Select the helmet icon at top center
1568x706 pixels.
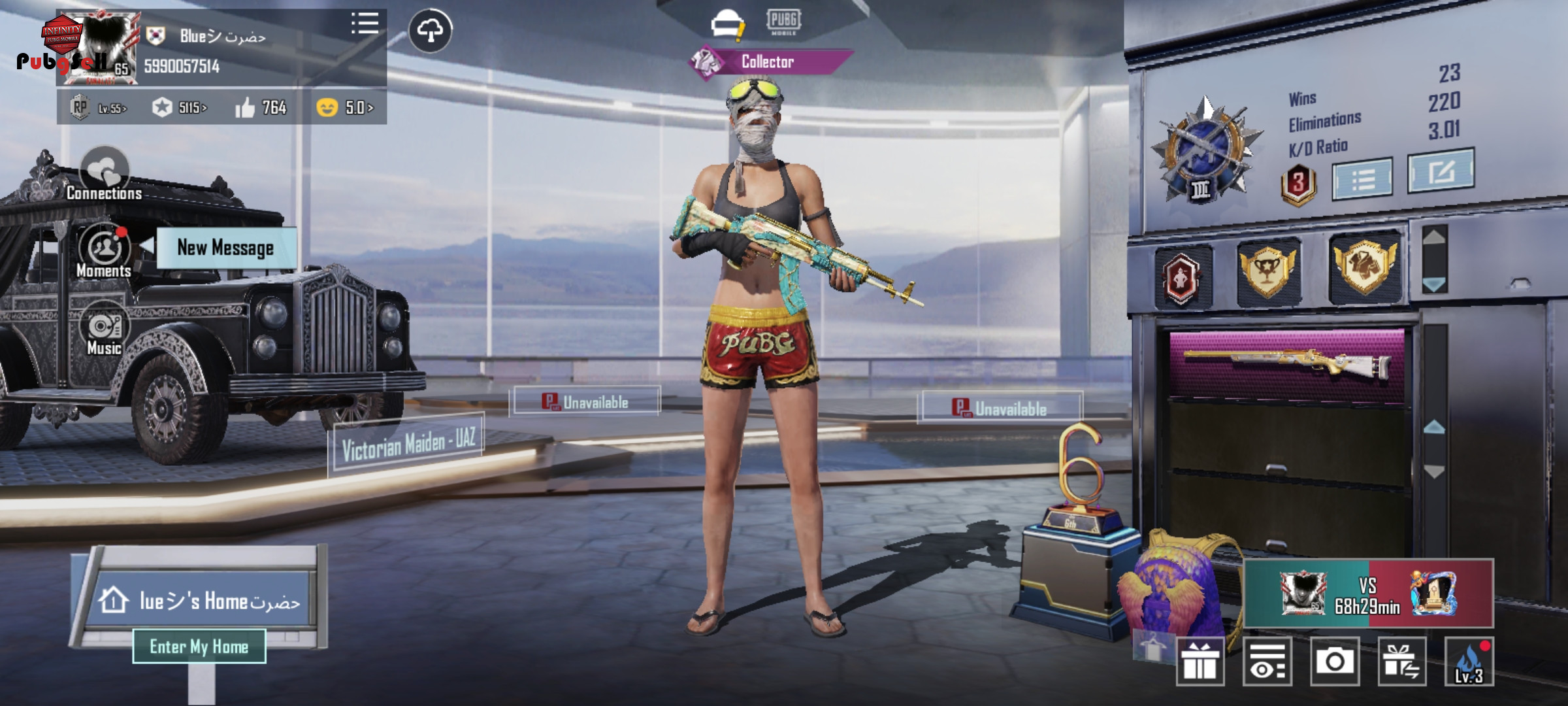click(x=727, y=25)
